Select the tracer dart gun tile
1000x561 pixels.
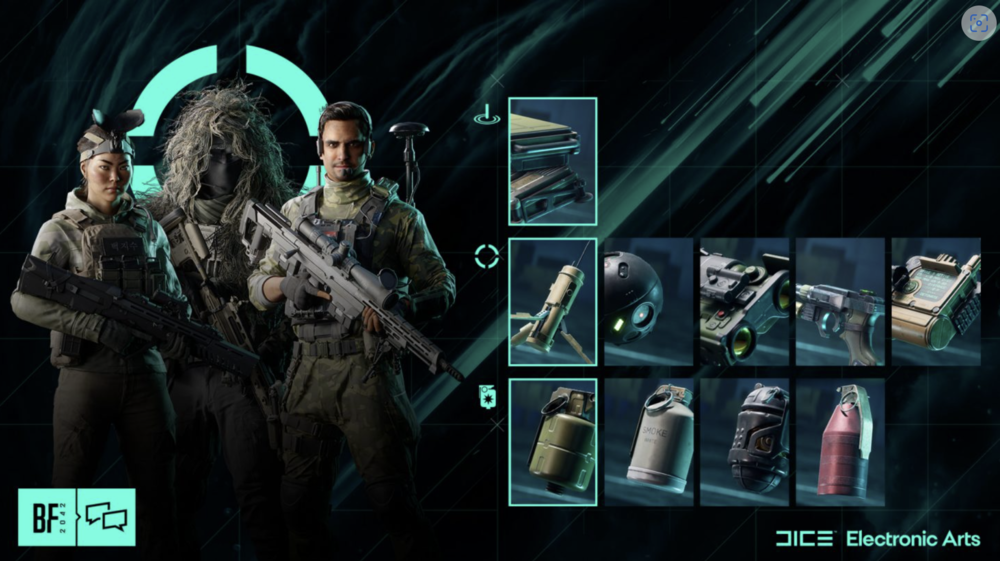click(840, 301)
